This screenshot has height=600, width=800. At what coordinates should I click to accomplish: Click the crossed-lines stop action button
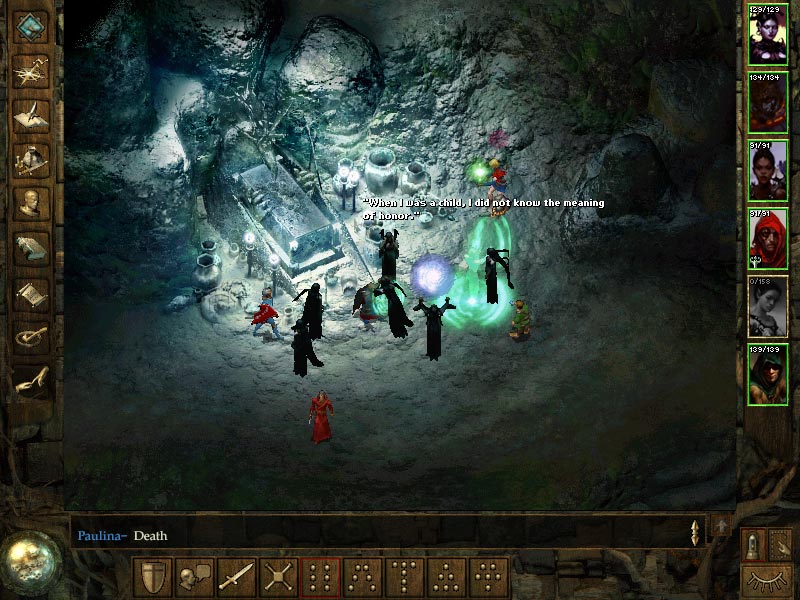(x=279, y=578)
